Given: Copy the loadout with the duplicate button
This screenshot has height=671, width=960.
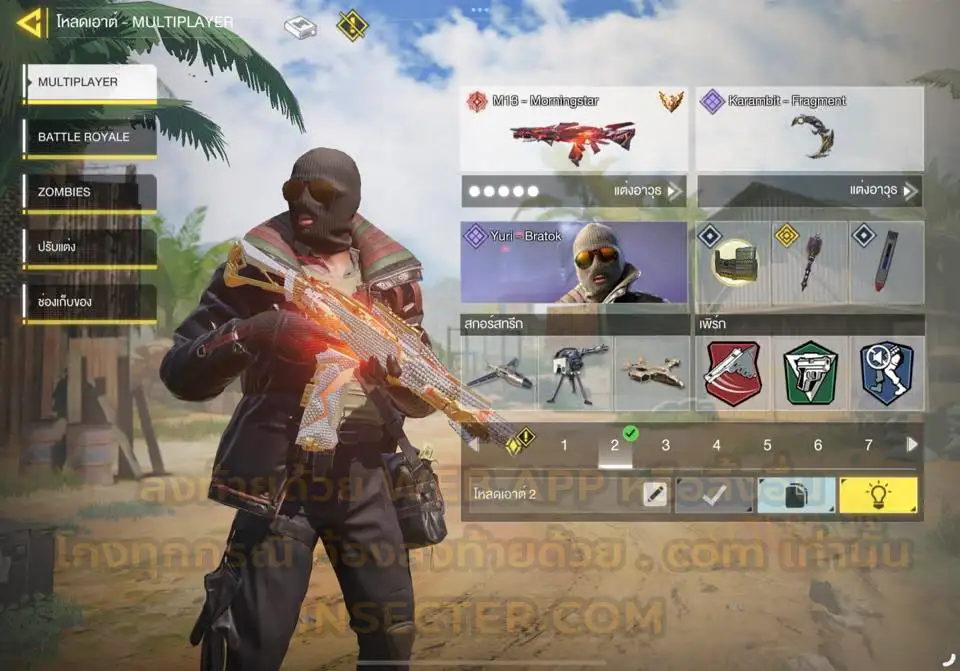Looking at the screenshot, I should click(796, 495).
